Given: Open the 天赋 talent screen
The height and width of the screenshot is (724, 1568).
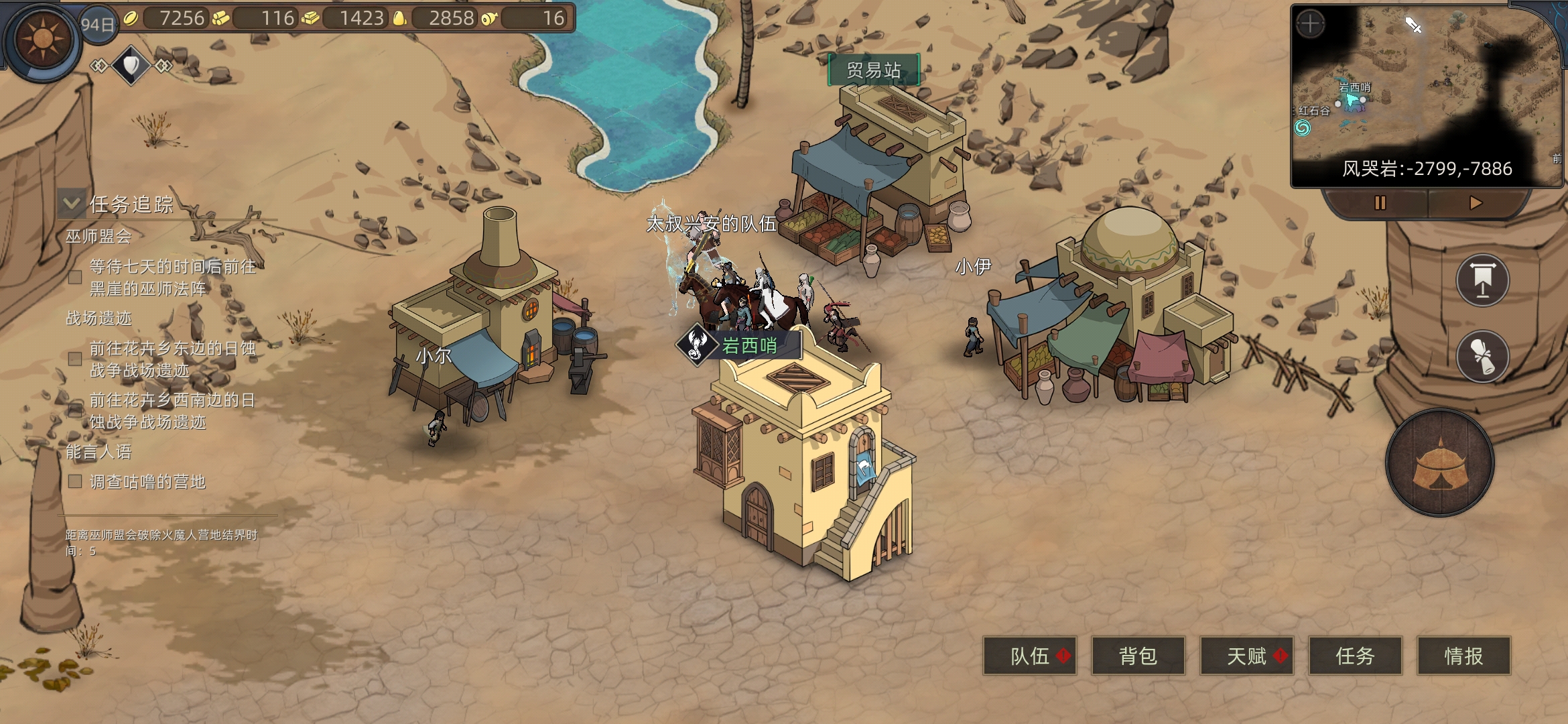Looking at the screenshot, I should point(1246,656).
